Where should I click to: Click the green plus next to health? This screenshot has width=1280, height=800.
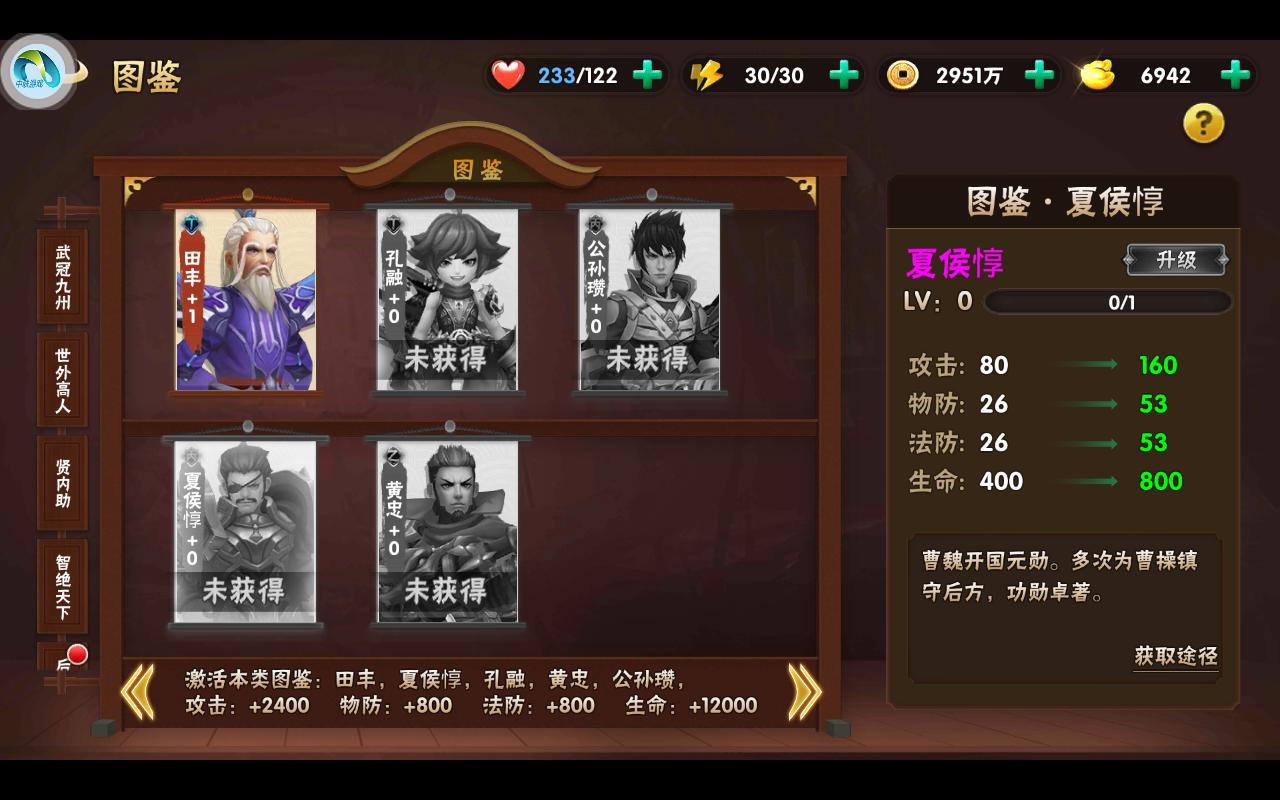646,73
